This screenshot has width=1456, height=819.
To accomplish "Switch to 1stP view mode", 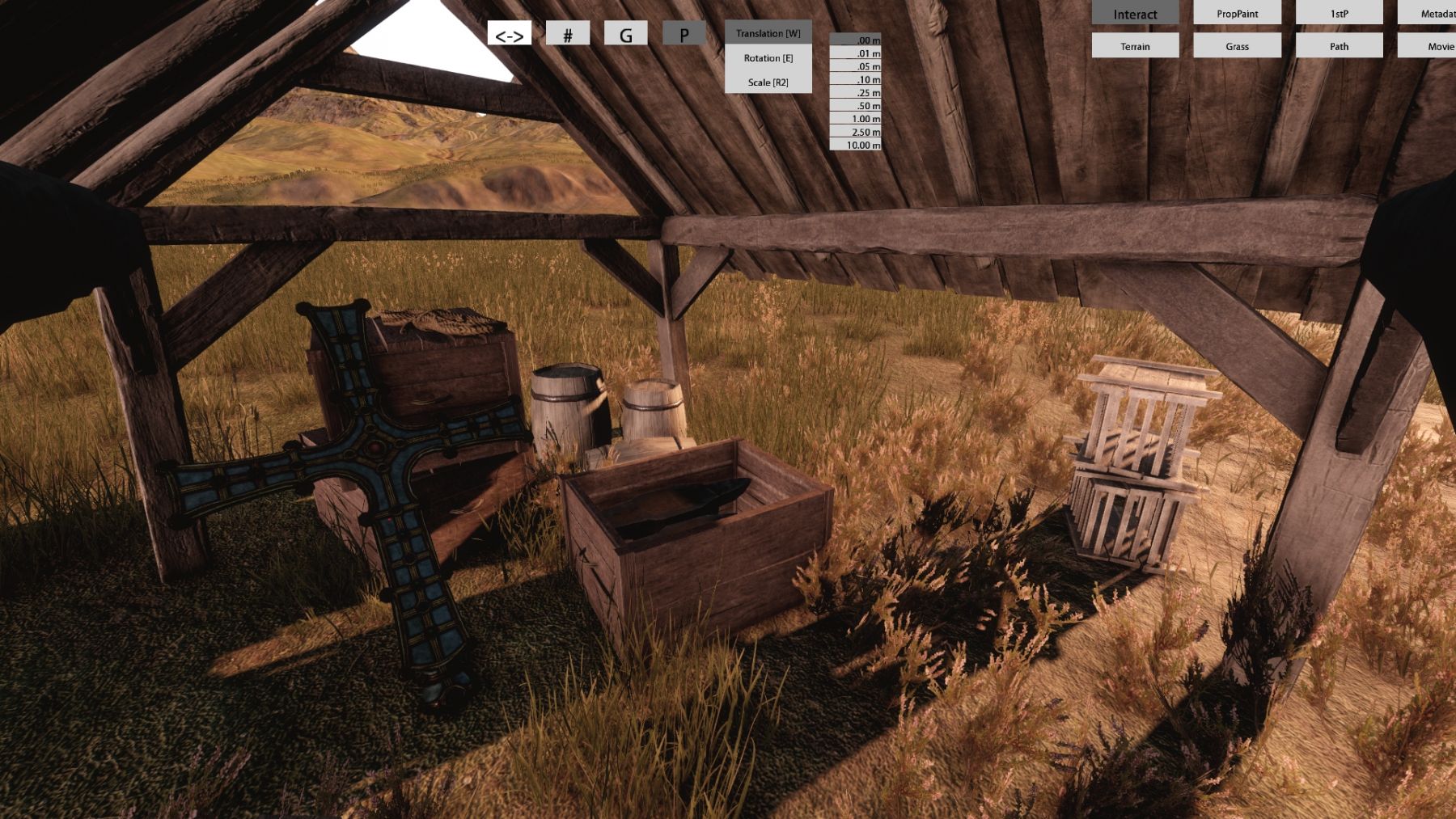I will (1339, 14).
